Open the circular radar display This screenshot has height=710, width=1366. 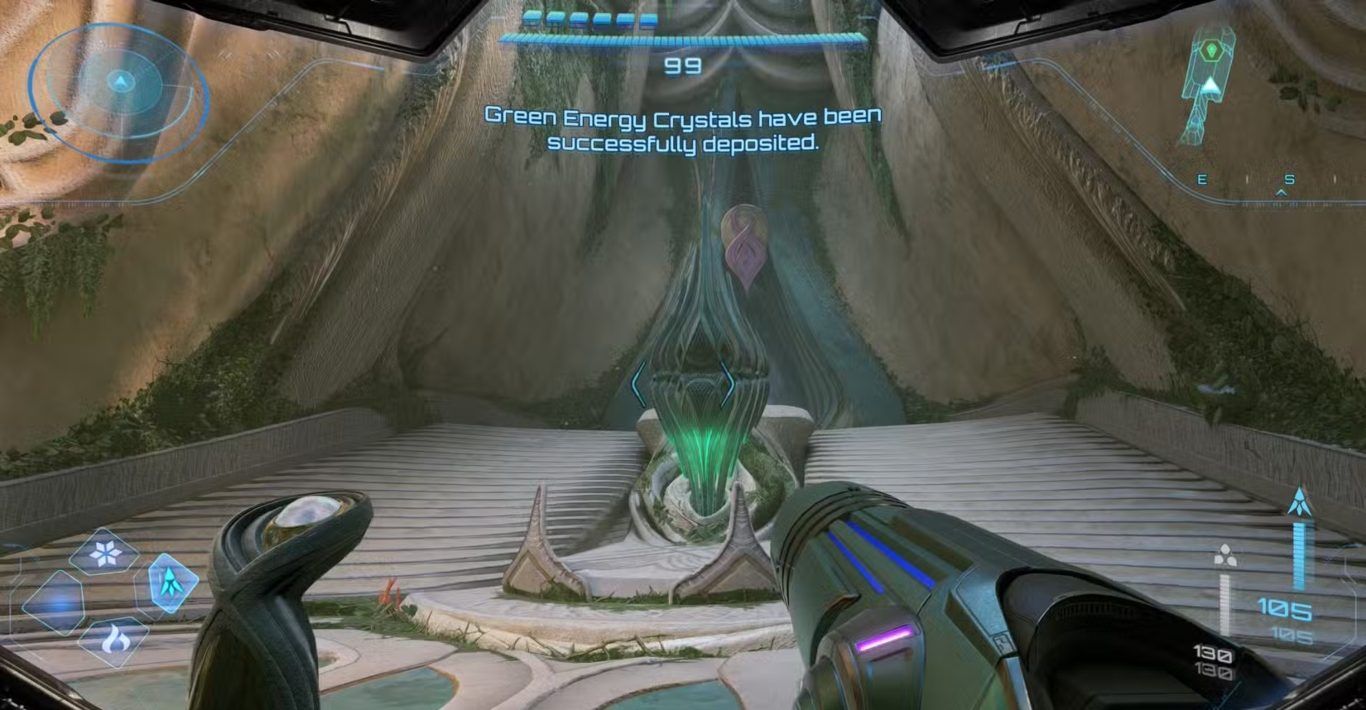tap(119, 93)
